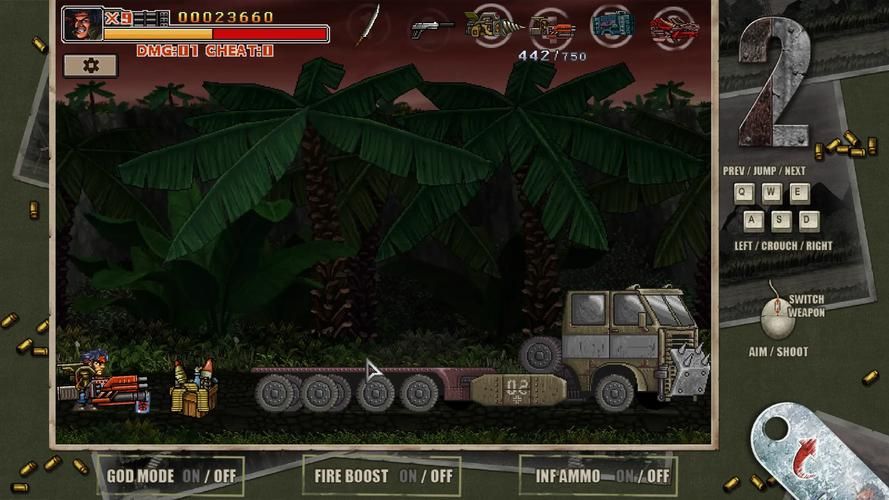Toggle the Inf Ammo cheat
This screenshot has height=500, width=889.
599,476
